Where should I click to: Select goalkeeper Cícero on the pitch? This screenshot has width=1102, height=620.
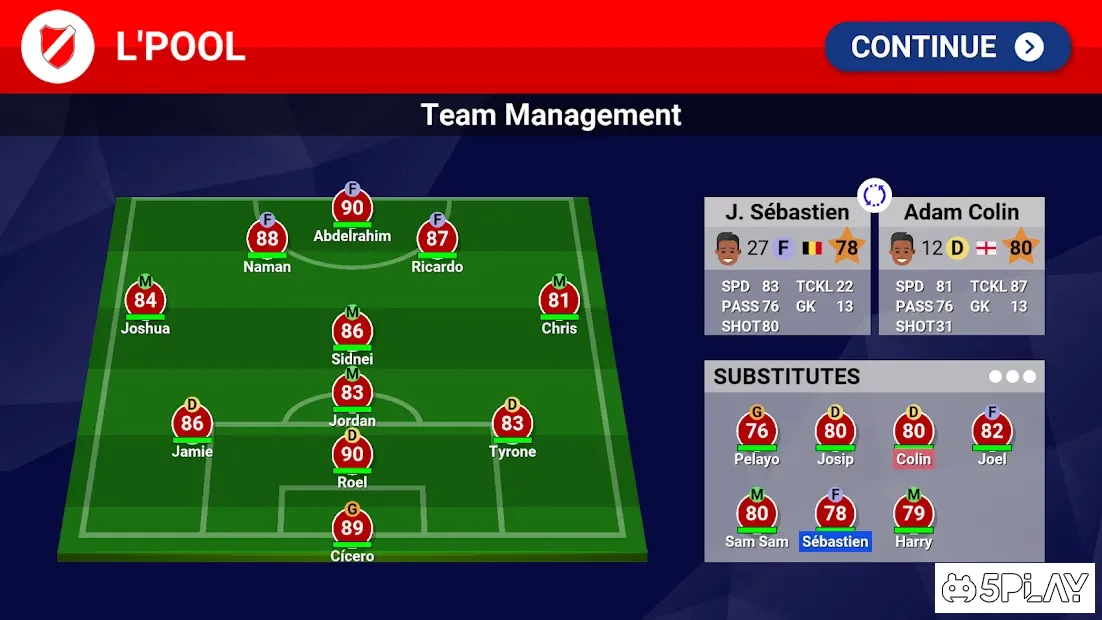352,529
